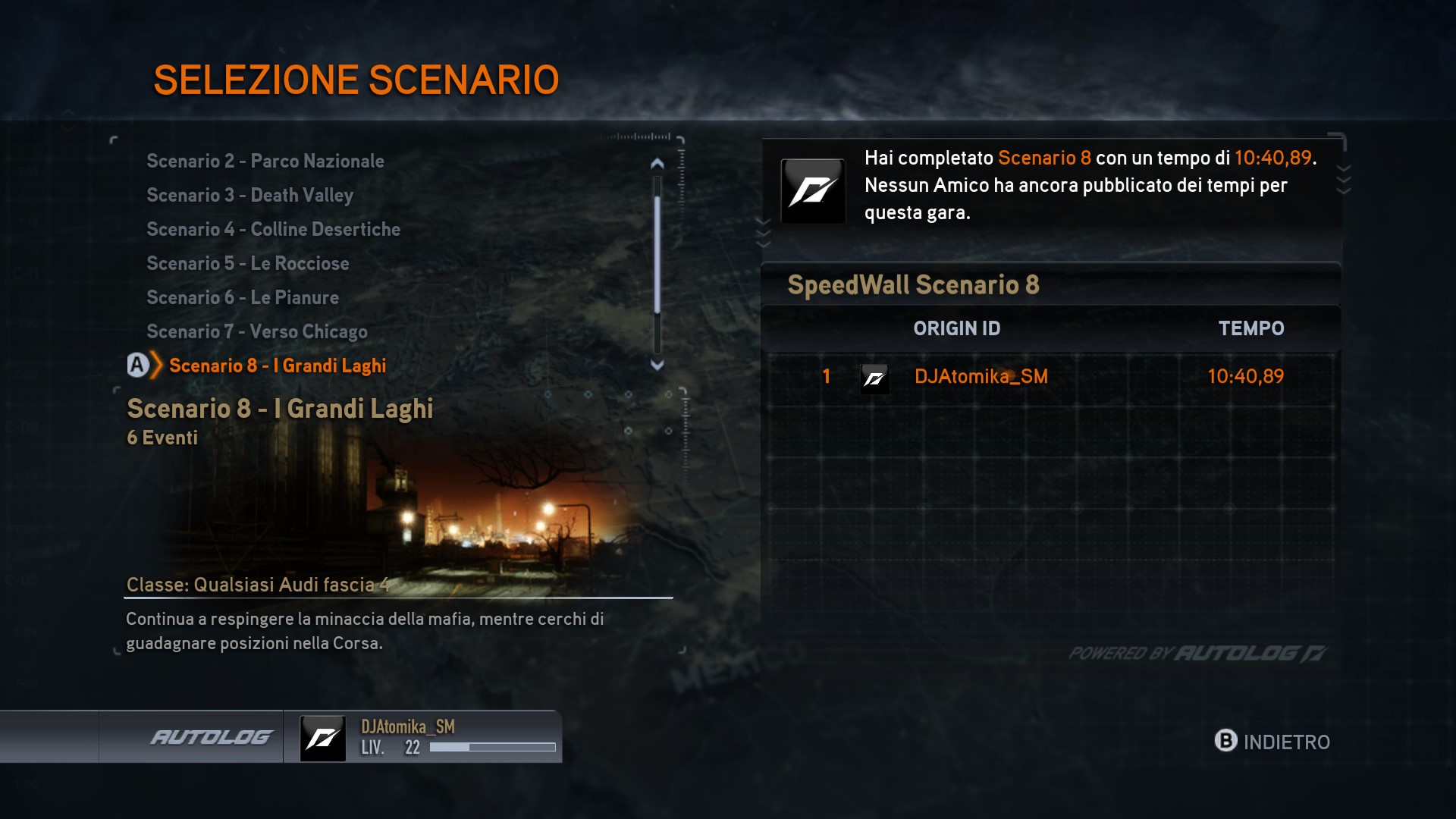The height and width of the screenshot is (819, 1456).
Task: Select DJAtomika_SM's SpeedWall leaderboard row
Action: (1051, 376)
